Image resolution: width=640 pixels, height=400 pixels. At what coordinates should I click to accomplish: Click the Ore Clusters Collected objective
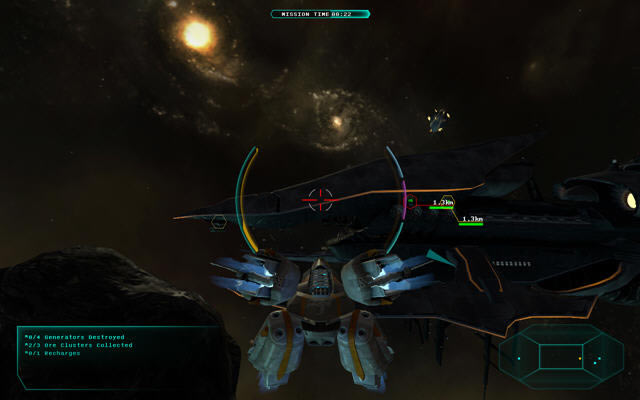(x=81, y=346)
